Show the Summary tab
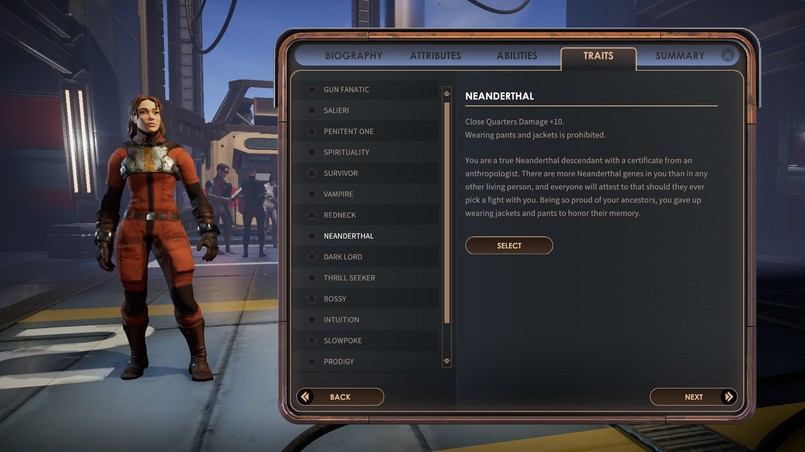805x452 pixels. coord(679,56)
